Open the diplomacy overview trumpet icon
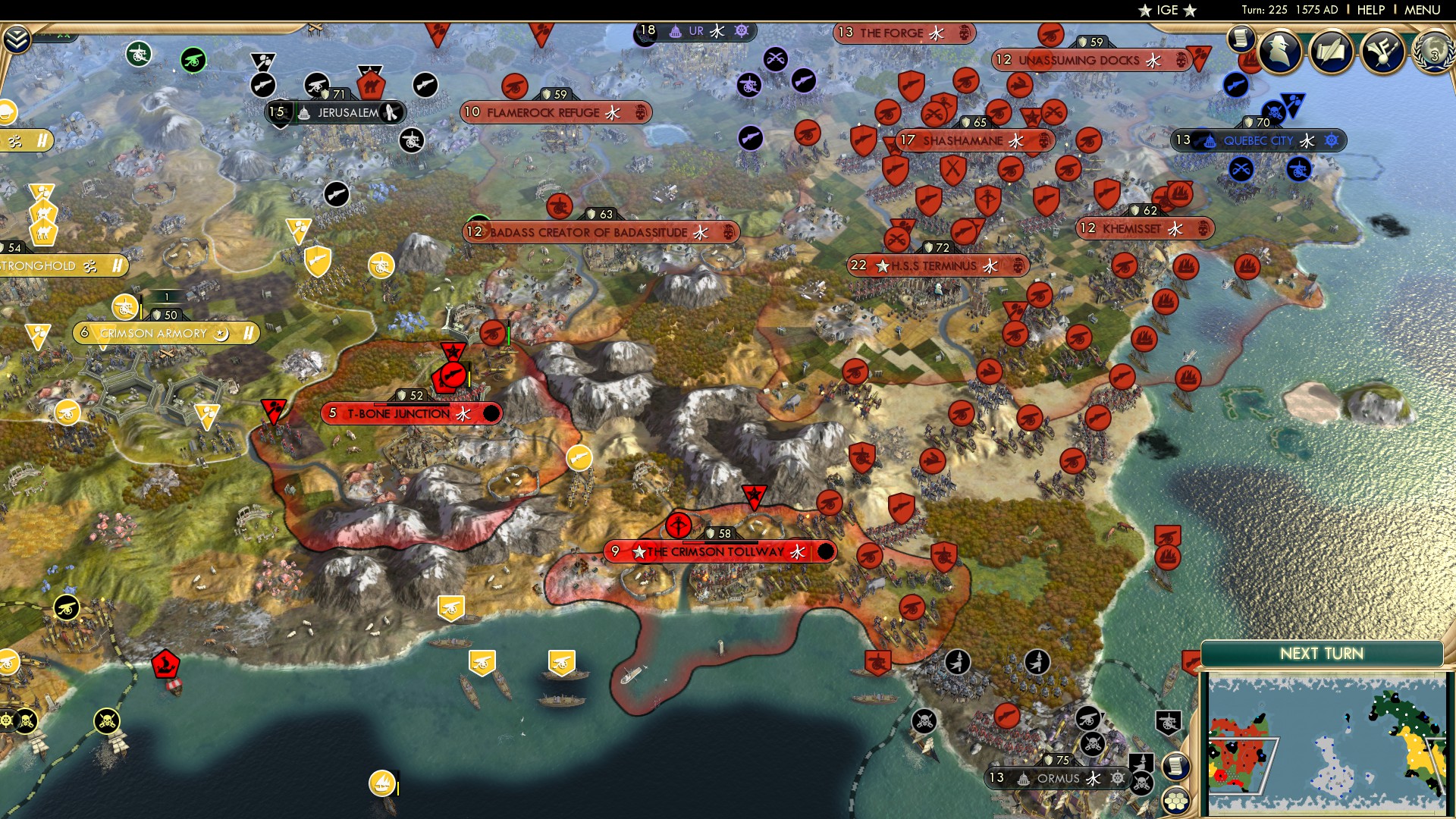 [1382, 52]
